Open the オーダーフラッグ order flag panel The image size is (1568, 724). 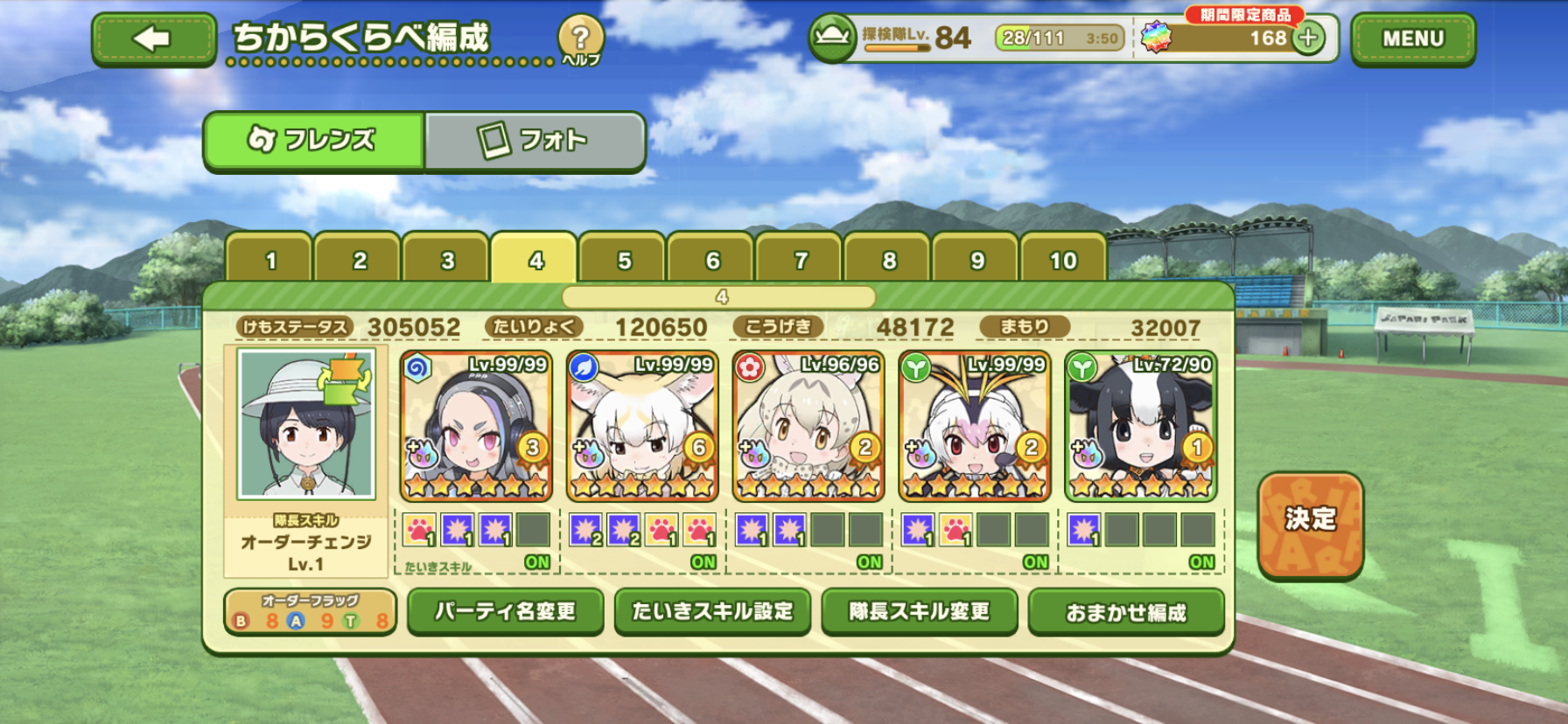[311, 612]
